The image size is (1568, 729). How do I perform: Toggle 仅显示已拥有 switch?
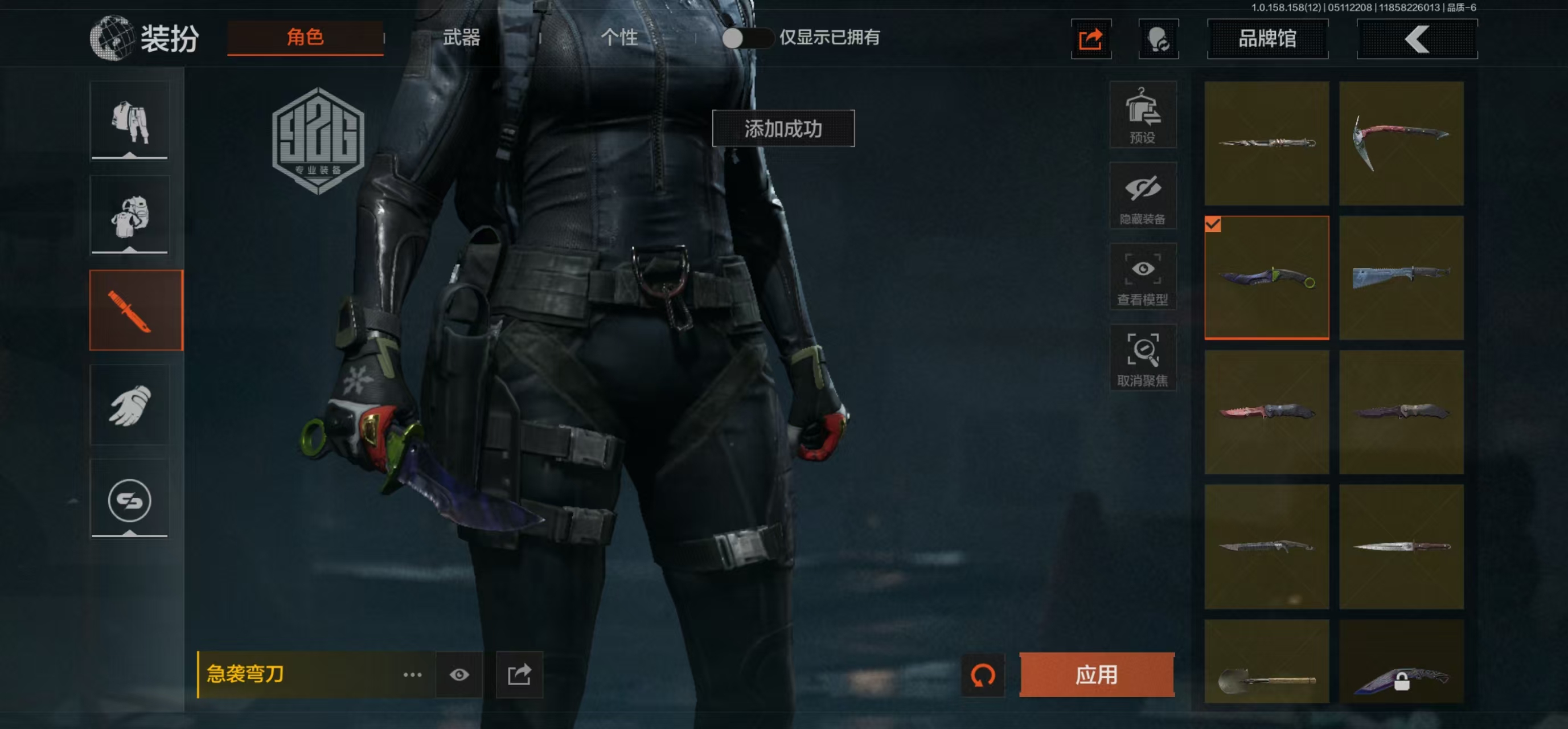pos(747,38)
